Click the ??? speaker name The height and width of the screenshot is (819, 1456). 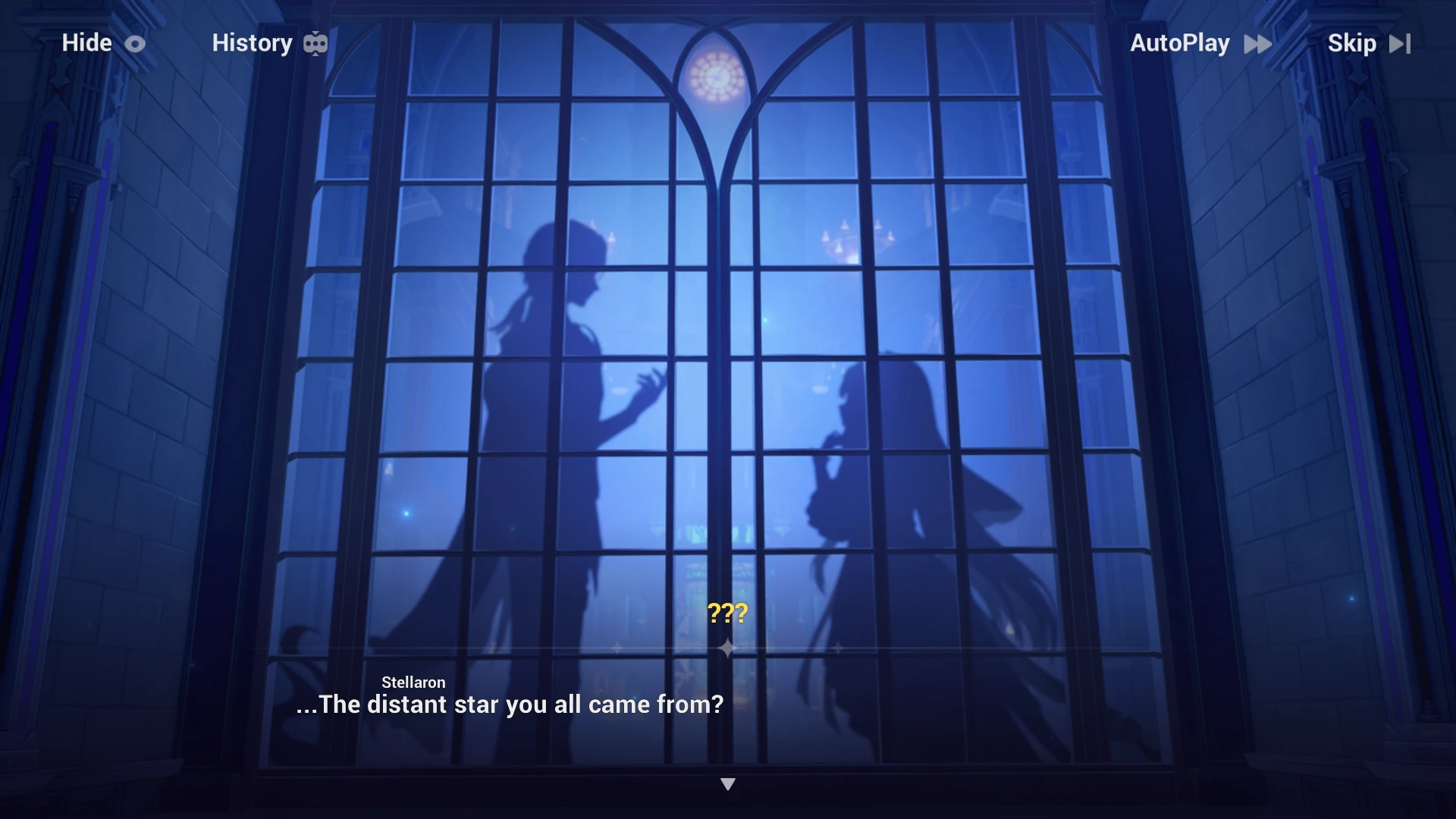coord(727,611)
